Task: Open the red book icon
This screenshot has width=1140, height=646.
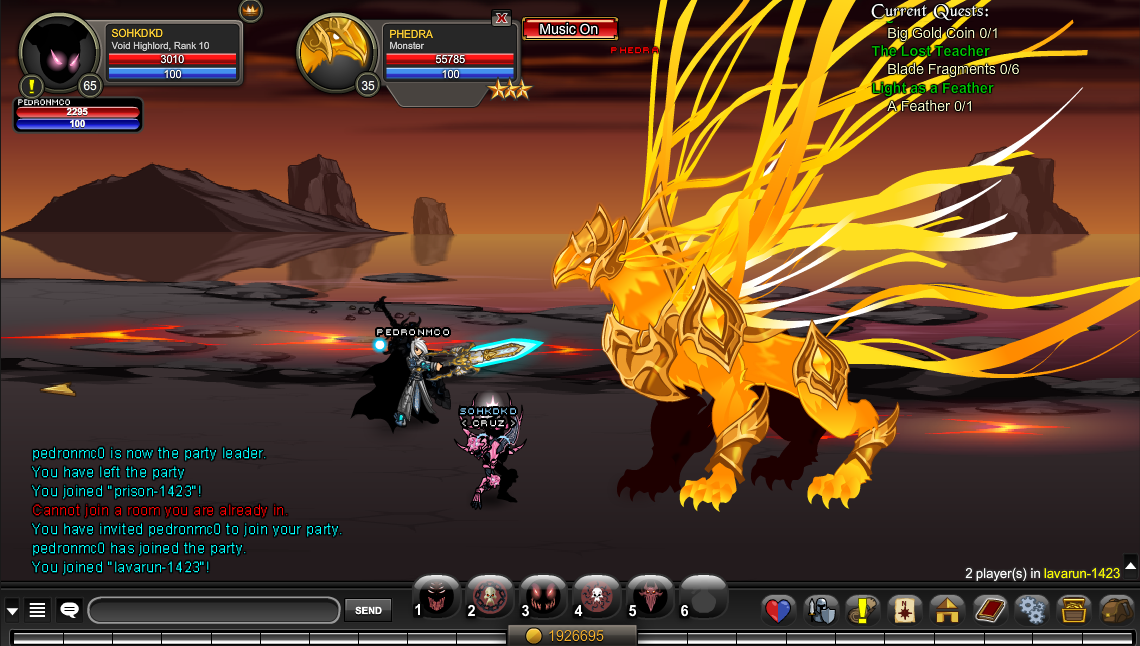Action: click(x=988, y=610)
